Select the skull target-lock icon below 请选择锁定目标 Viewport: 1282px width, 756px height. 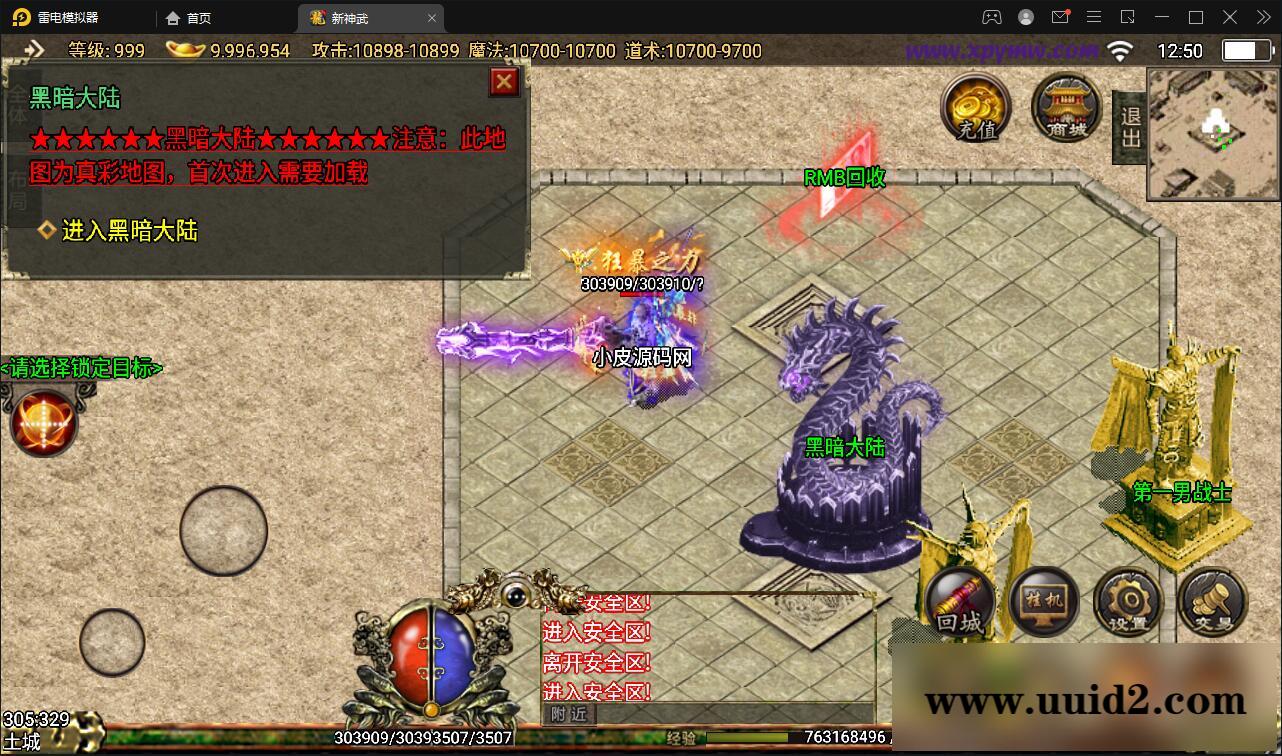click(x=42, y=421)
